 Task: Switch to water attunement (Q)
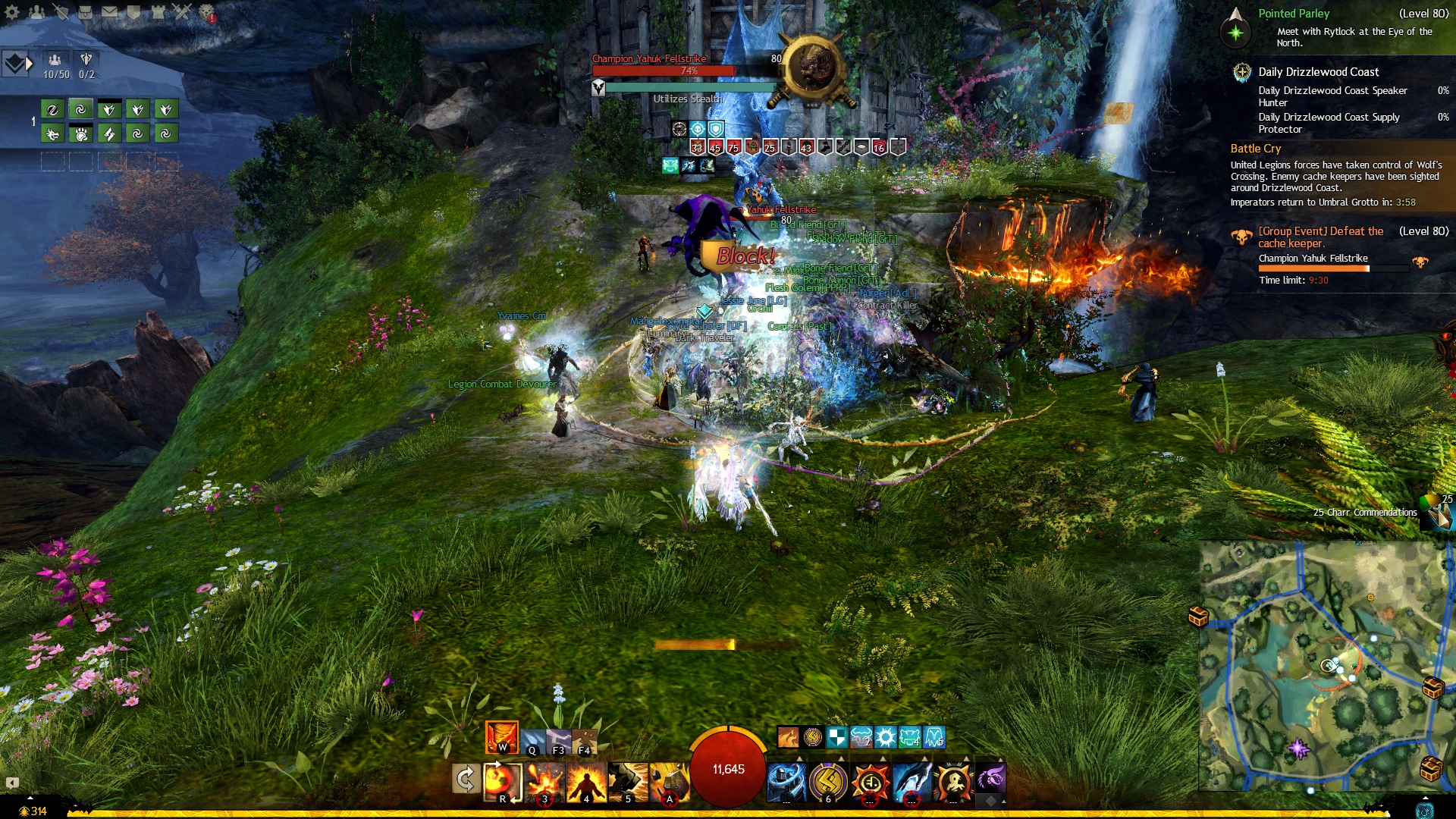click(x=533, y=741)
